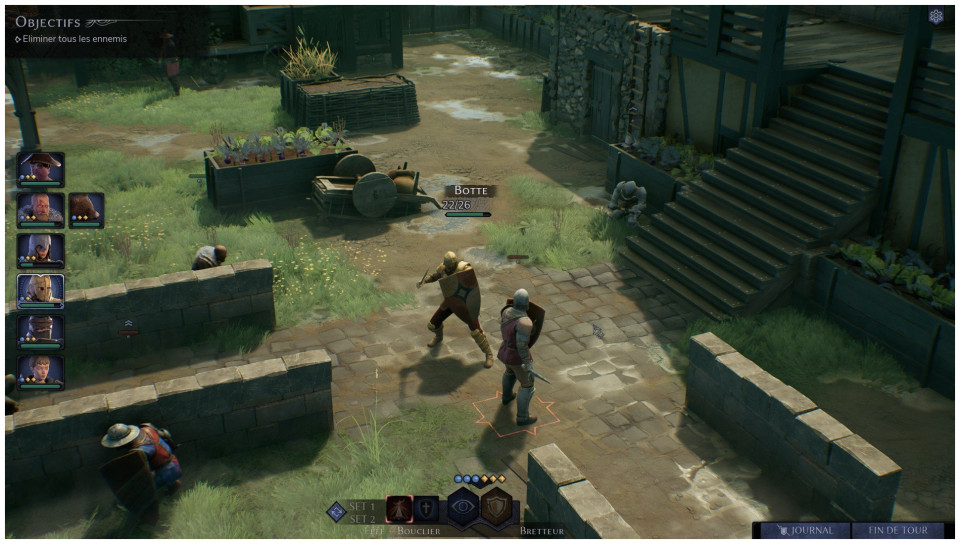Collapse the Objectifs tracker panel
Screen dimensions: 960x544
point(100,22)
